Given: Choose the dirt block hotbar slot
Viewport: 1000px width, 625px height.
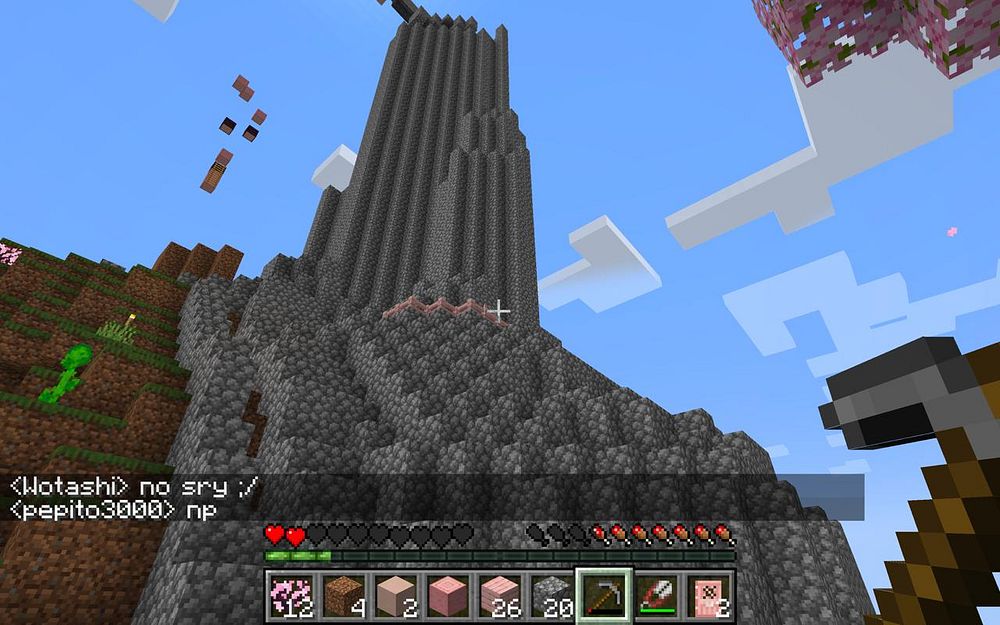Looking at the screenshot, I should click(x=343, y=594).
